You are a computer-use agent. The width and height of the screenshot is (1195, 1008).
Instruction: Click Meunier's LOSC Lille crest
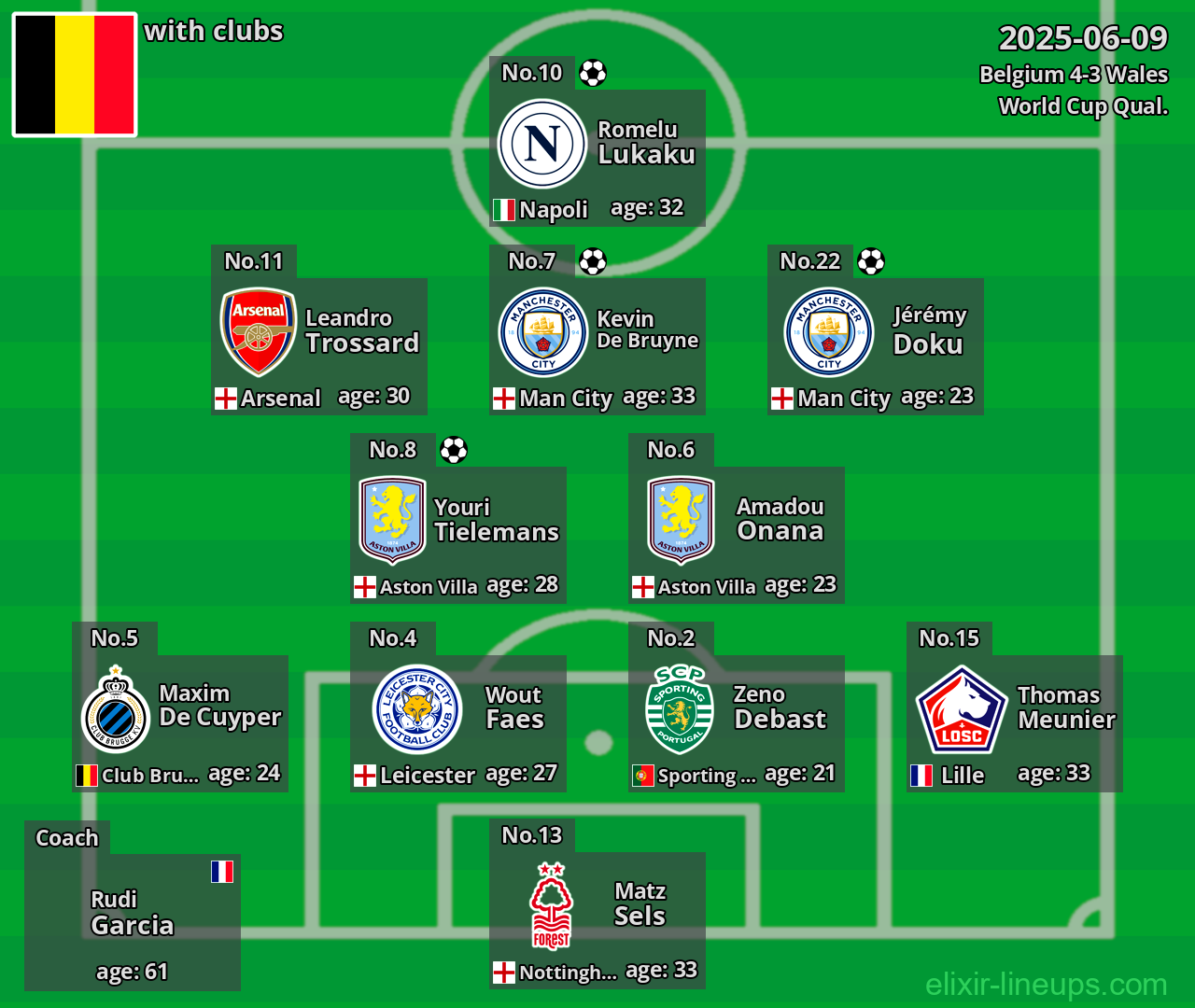pyautogui.click(x=961, y=709)
